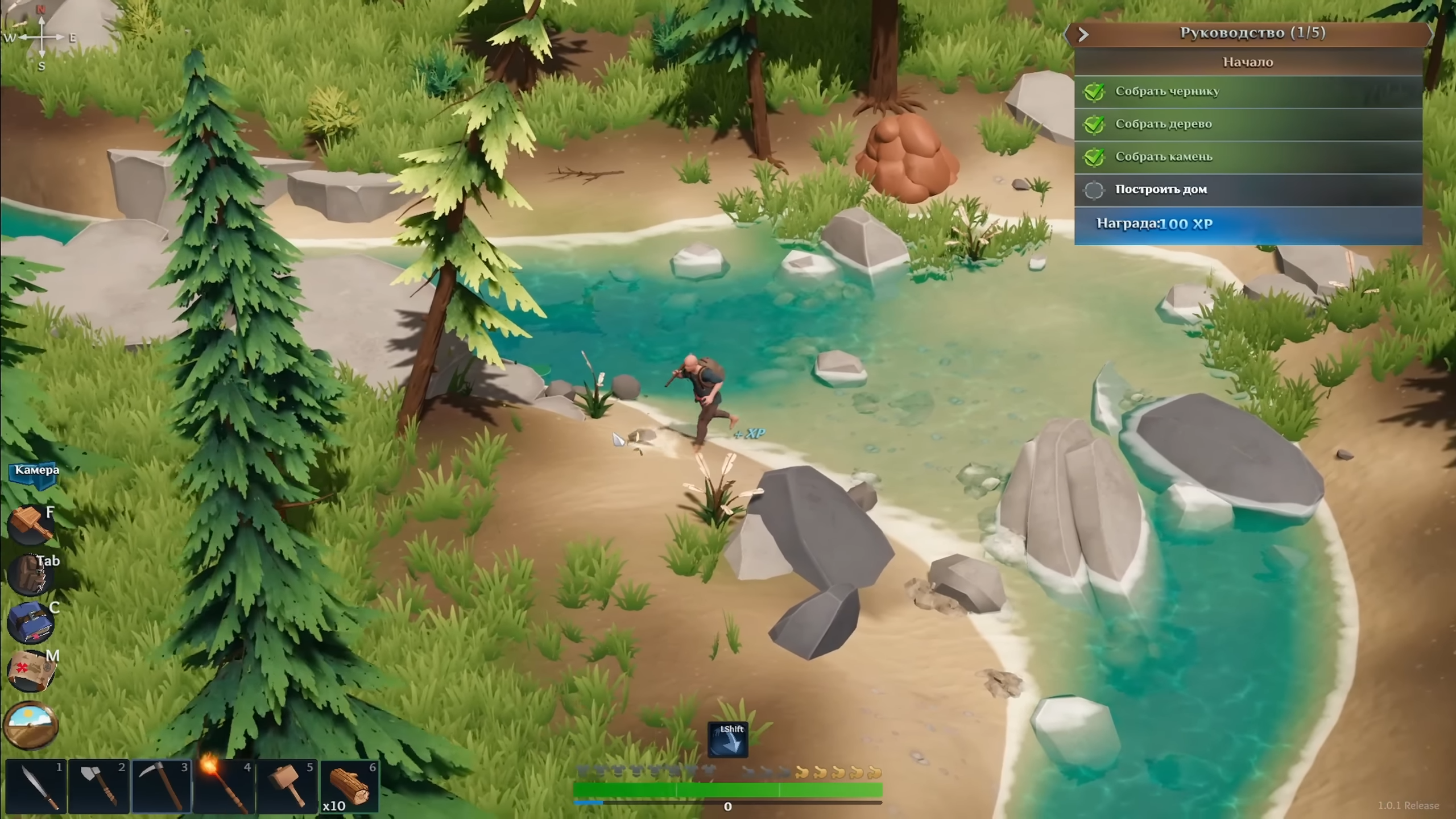Viewport: 1456px width, 819px height.
Task: Choose the wooden mallet in slot 5
Action: click(x=288, y=787)
